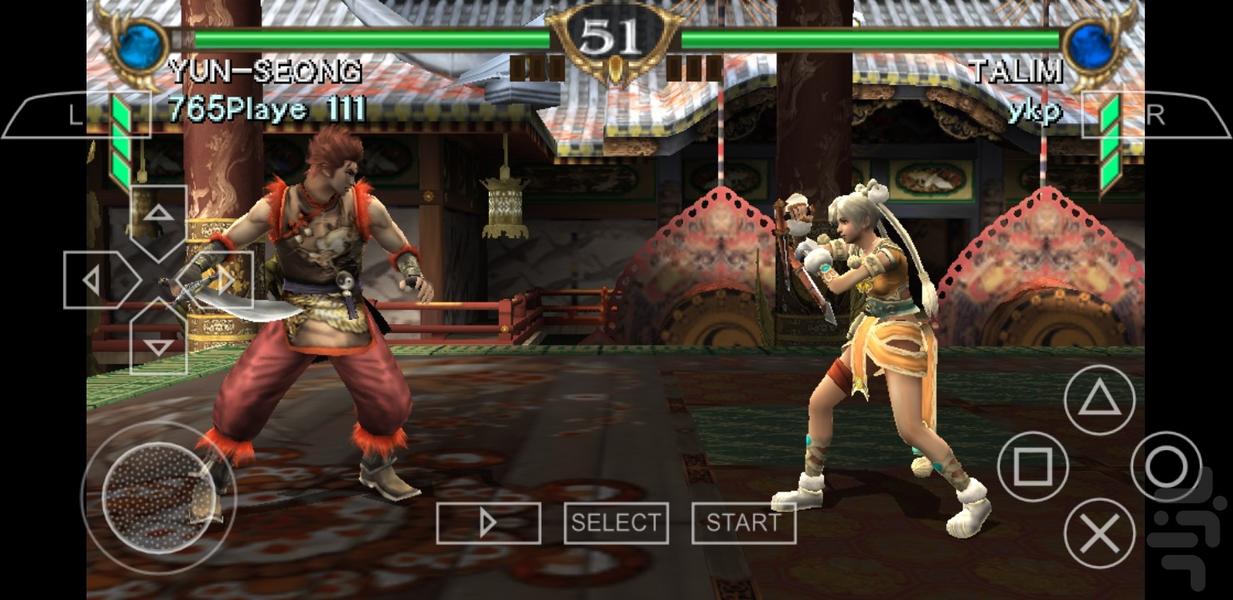1233x600 pixels.
Task: Tap the START button
Action: (x=744, y=523)
